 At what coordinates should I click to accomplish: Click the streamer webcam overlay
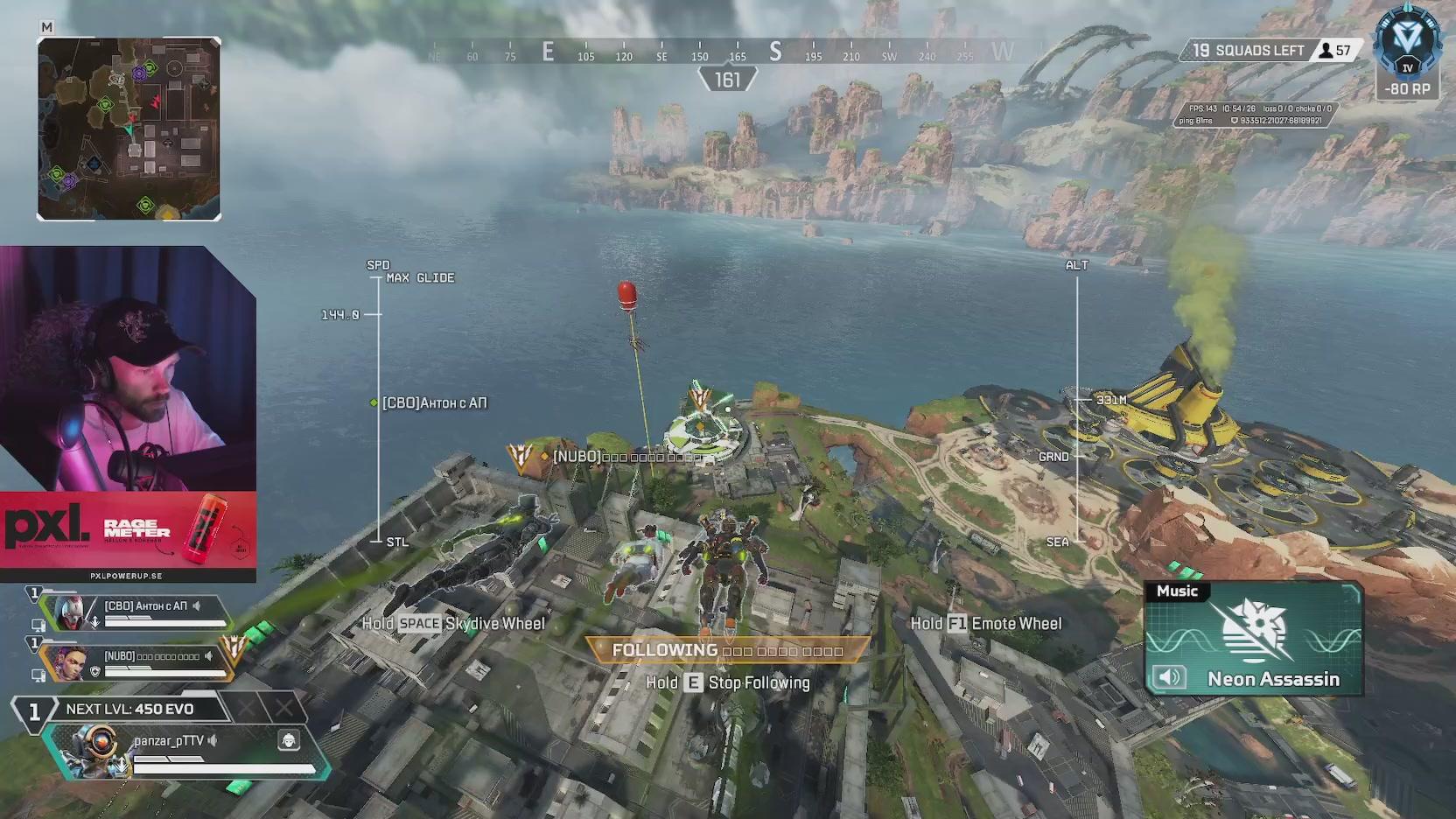click(x=128, y=368)
